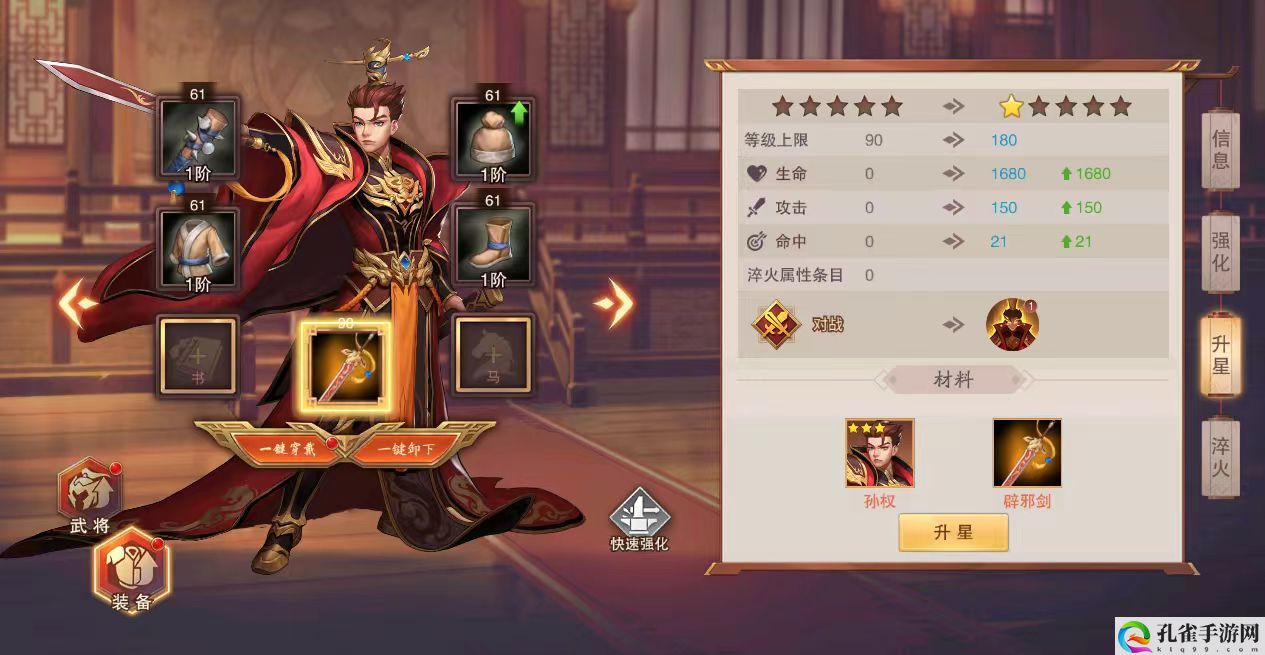Open the 武将 heroes menu
The width and height of the screenshot is (1265, 655).
tap(90, 496)
